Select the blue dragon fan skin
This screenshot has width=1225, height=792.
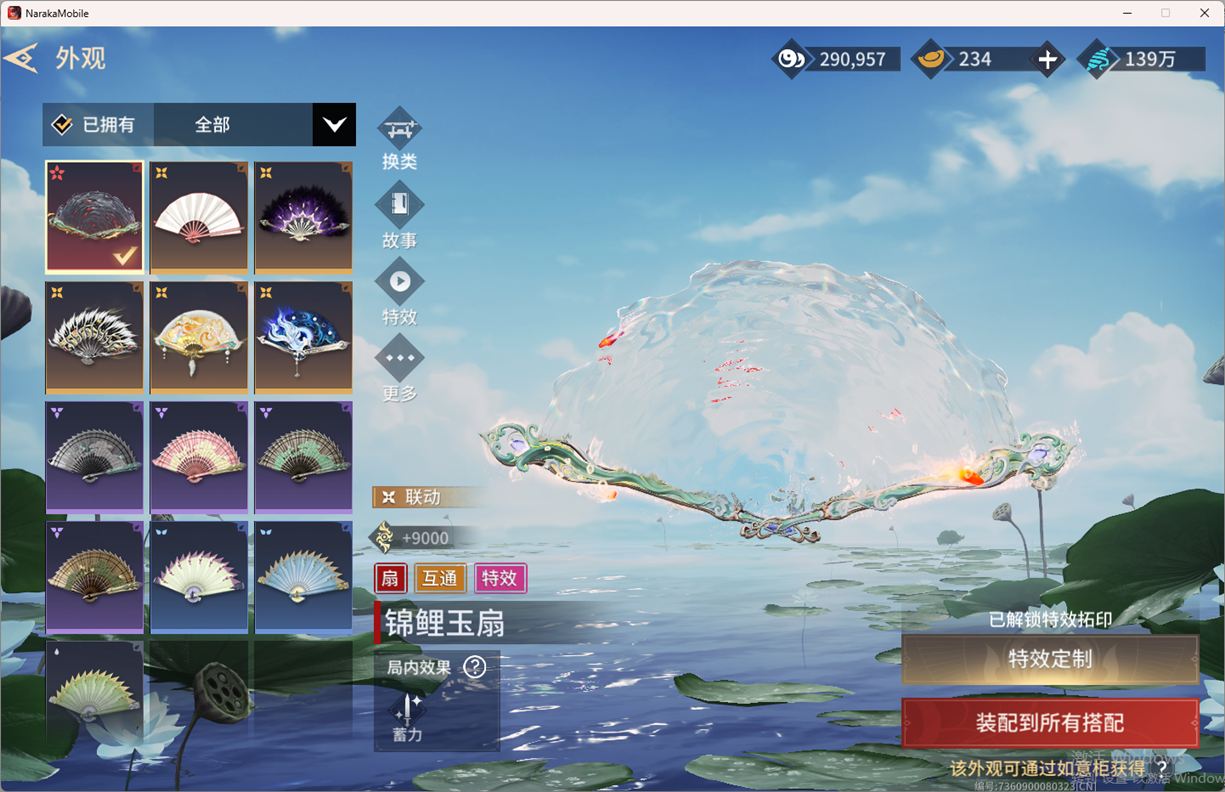pyautogui.click(x=303, y=337)
